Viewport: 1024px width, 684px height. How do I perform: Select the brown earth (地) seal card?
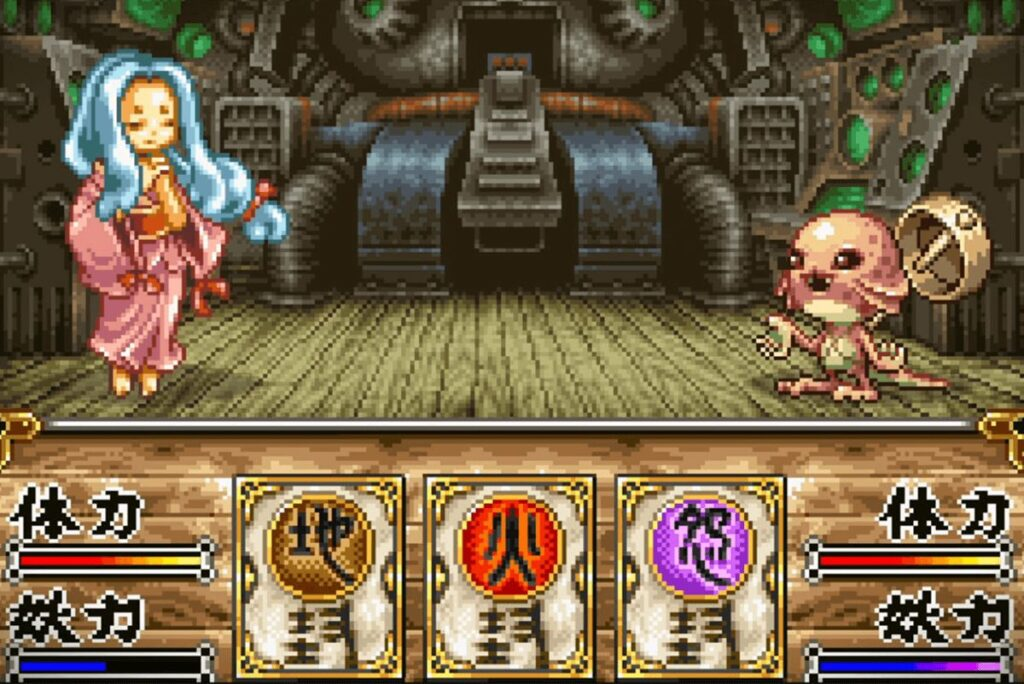coord(320,576)
